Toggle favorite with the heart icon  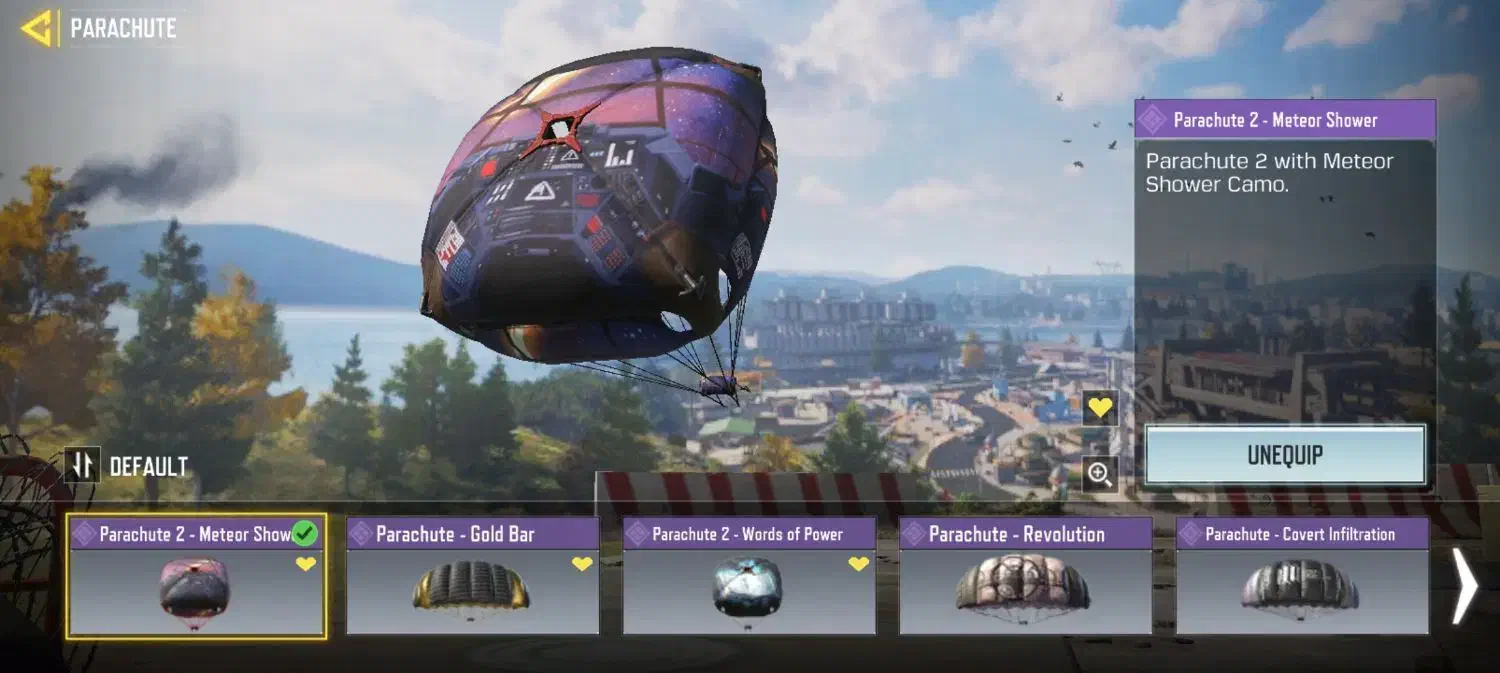point(1100,408)
